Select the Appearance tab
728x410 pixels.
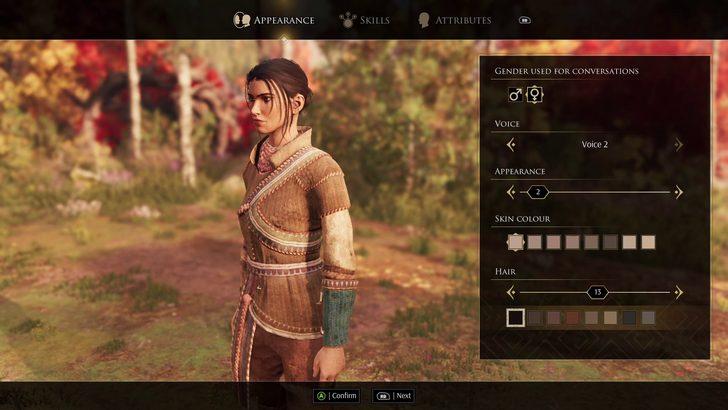(x=274, y=20)
